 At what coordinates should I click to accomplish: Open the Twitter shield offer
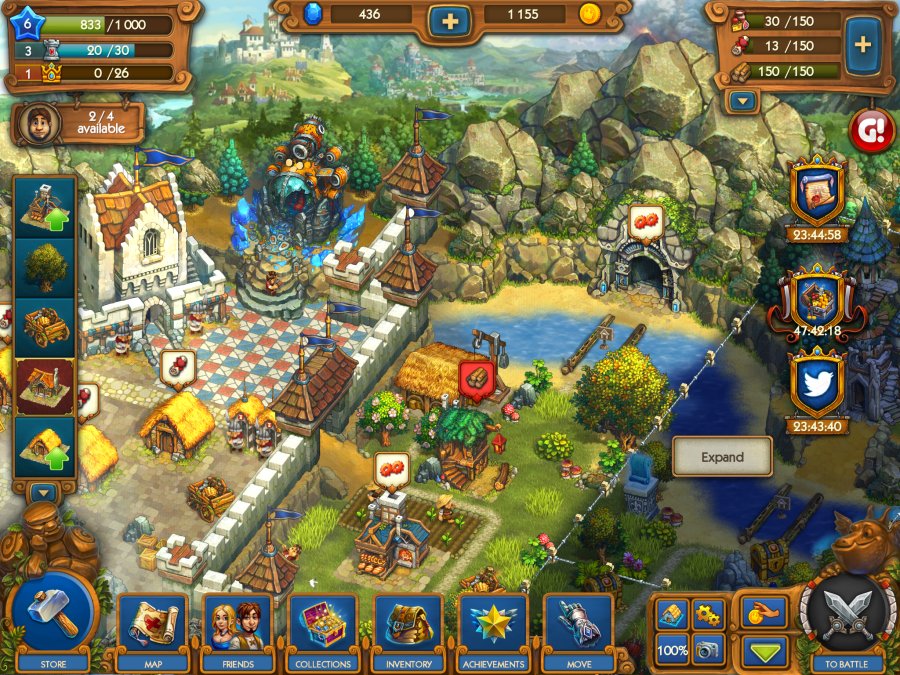818,386
